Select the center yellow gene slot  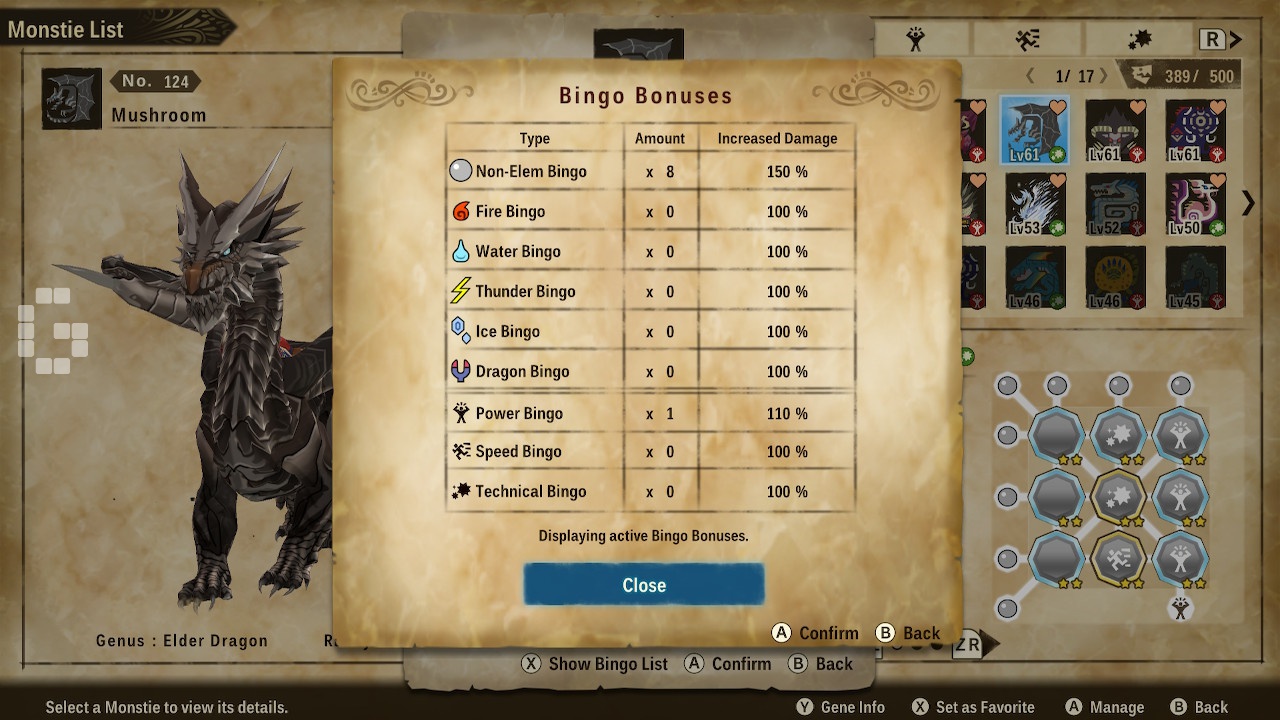coord(1119,495)
